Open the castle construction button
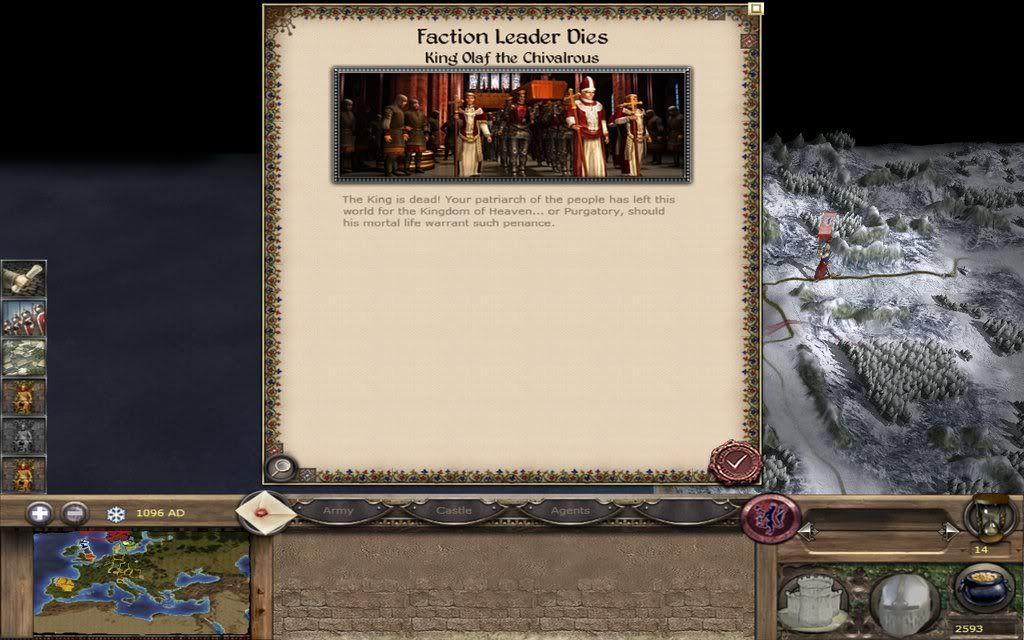Screen dimensions: 1024x640 [813, 600]
